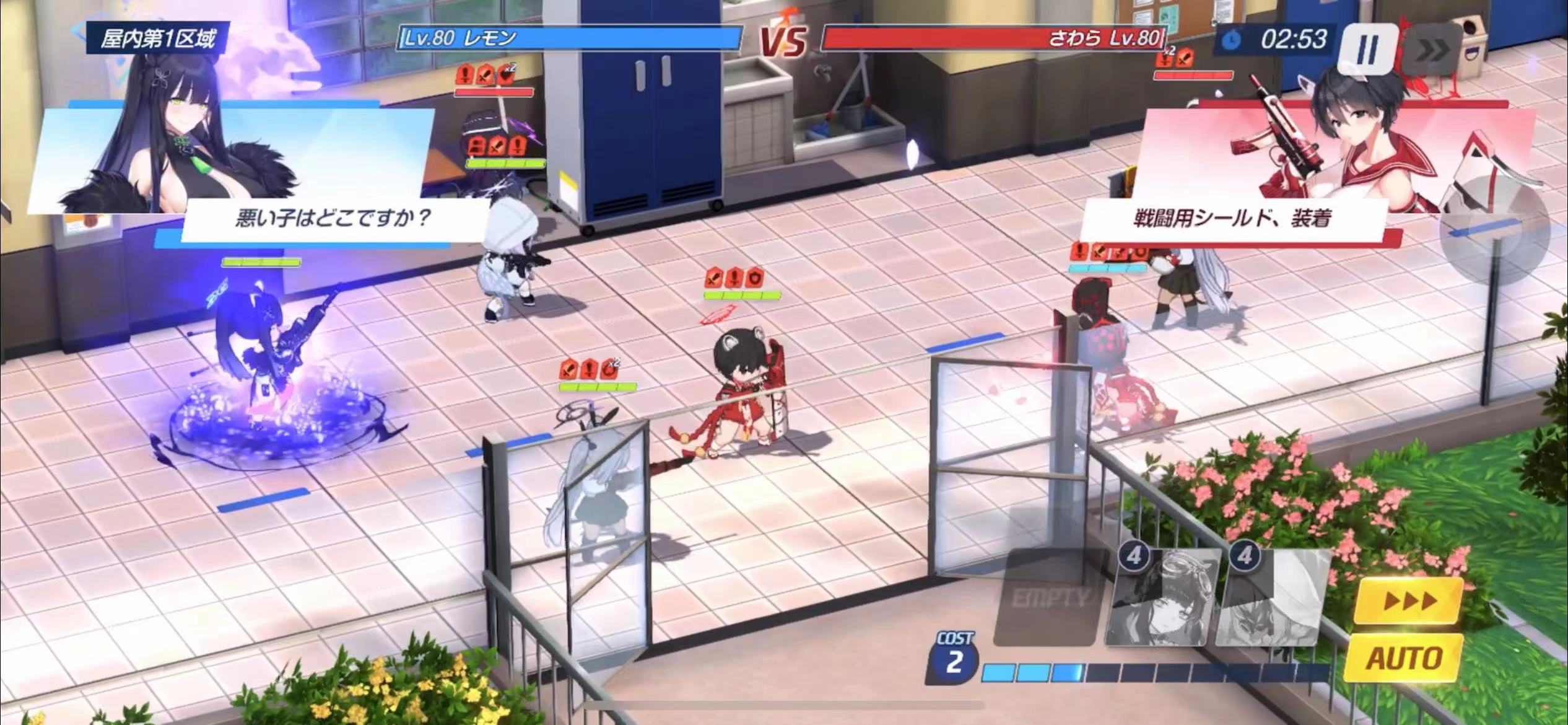Skip the battle with the double-arrow button
Image resolution: width=1568 pixels, height=725 pixels.
(1431, 51)
